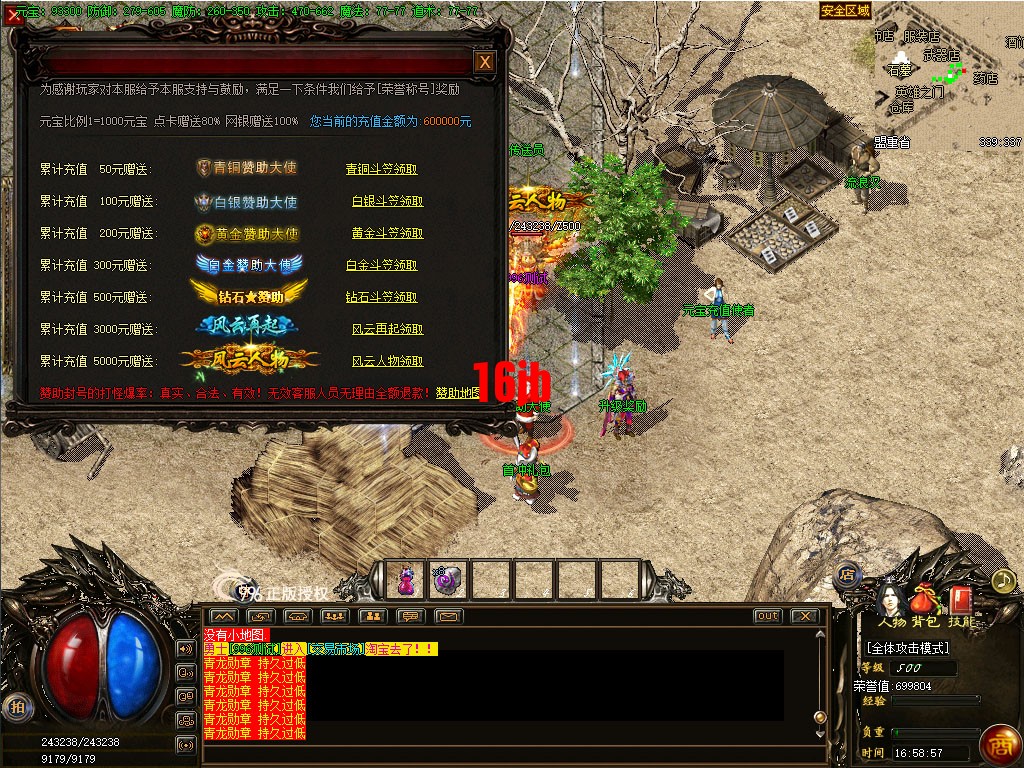Image resolution: width=1024 pixels, height=768 pixels.
Task: Close the sponsor reward dialog
Action: point(485,62)
